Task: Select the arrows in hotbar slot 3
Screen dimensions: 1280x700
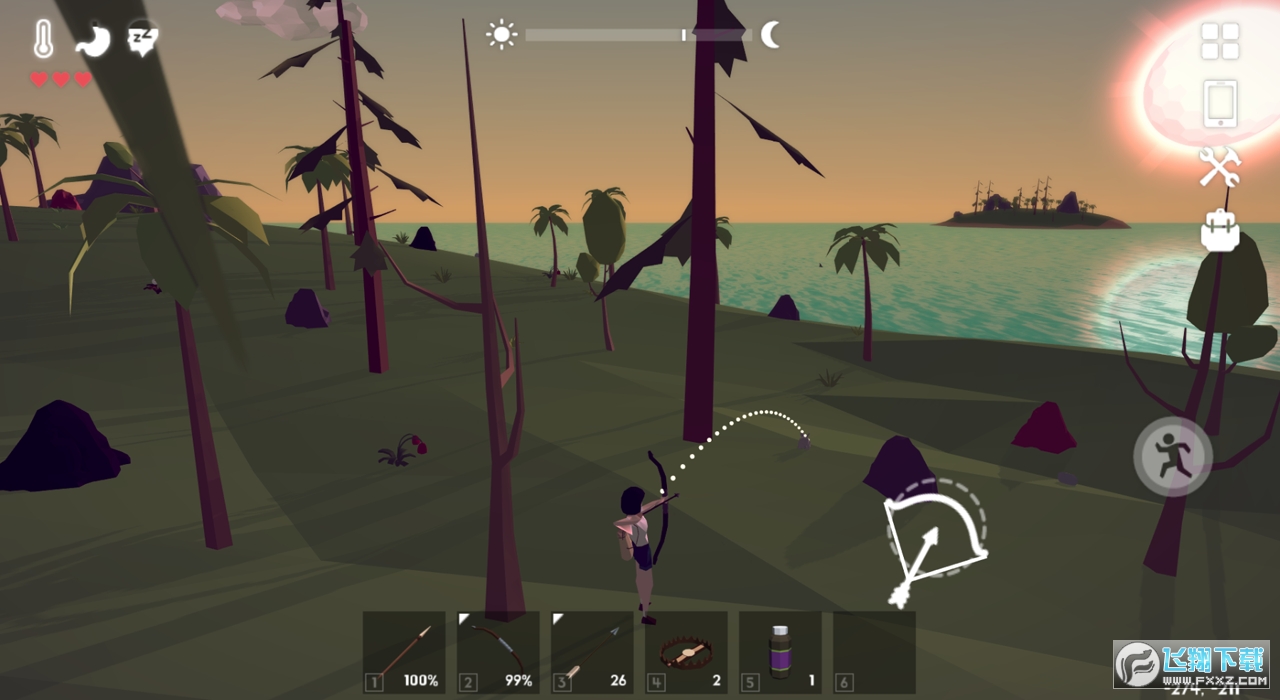Action: (x=592, y=652)
